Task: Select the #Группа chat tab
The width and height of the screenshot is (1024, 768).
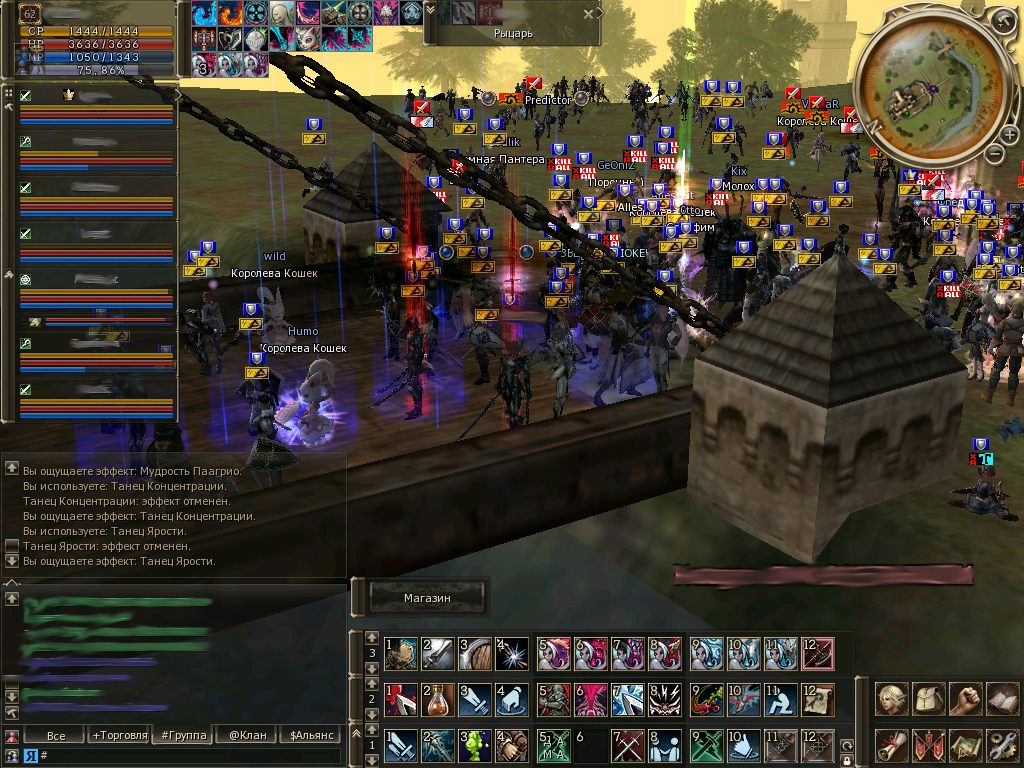Action: [x=182, y=736]
